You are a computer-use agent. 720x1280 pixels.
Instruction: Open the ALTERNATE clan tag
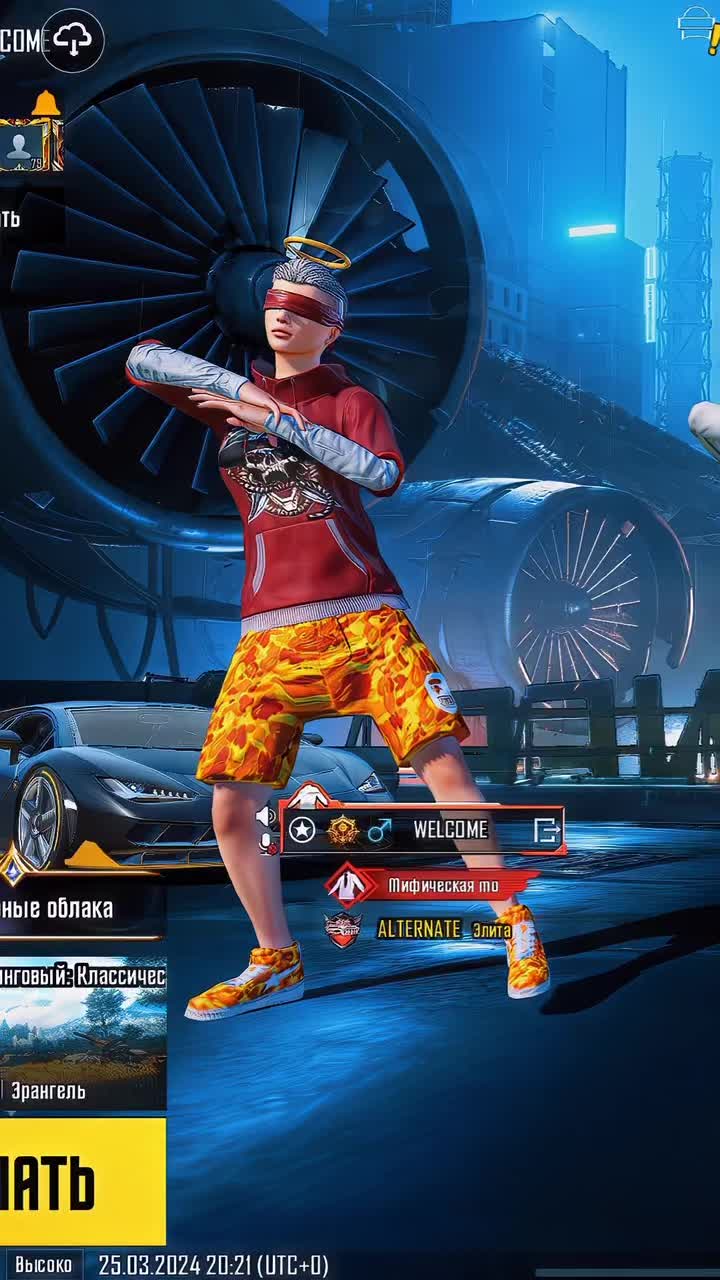(420, 930)
